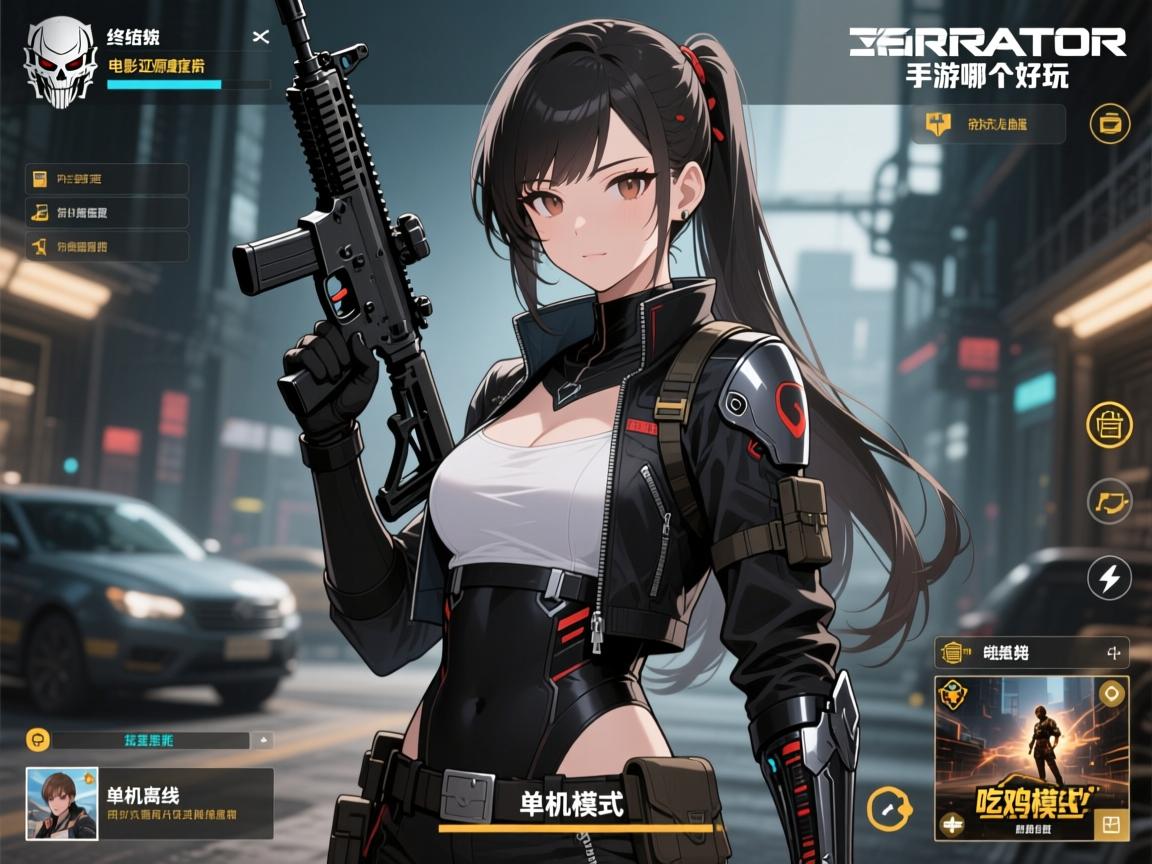
Task: Close the top-left profile panel
Action: pyautogui.click(x=261, y=38)
